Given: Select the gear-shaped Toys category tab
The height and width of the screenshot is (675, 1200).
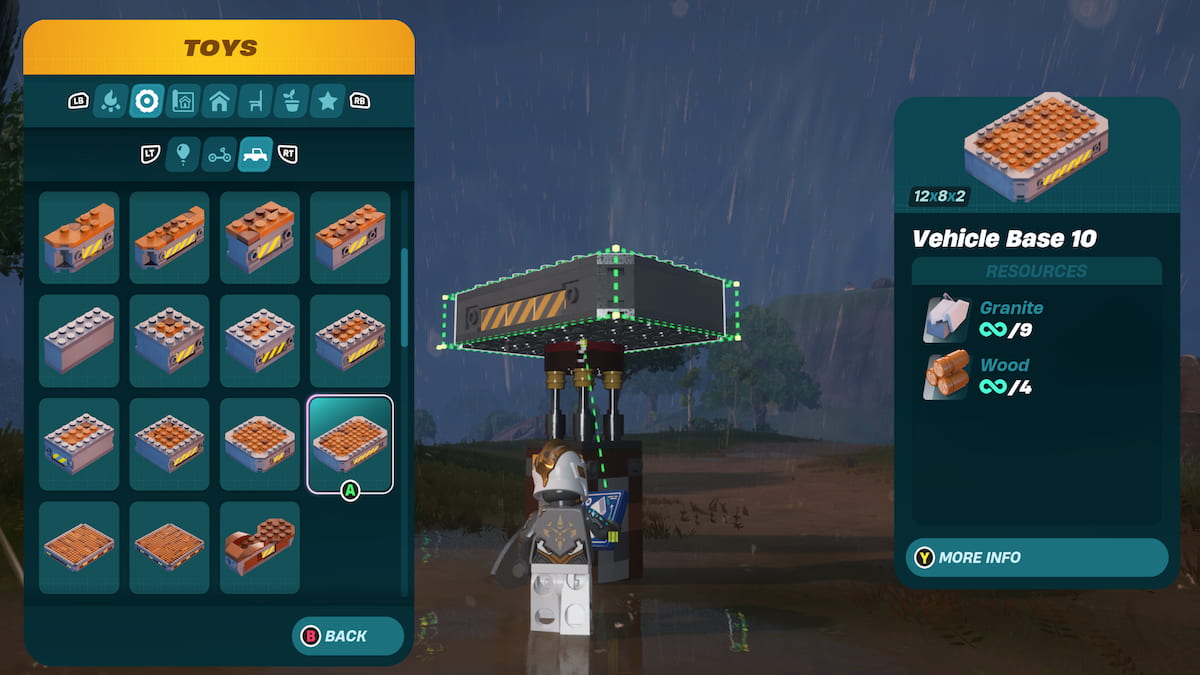Looking at the screenshot, I should (x=147, y=100).
